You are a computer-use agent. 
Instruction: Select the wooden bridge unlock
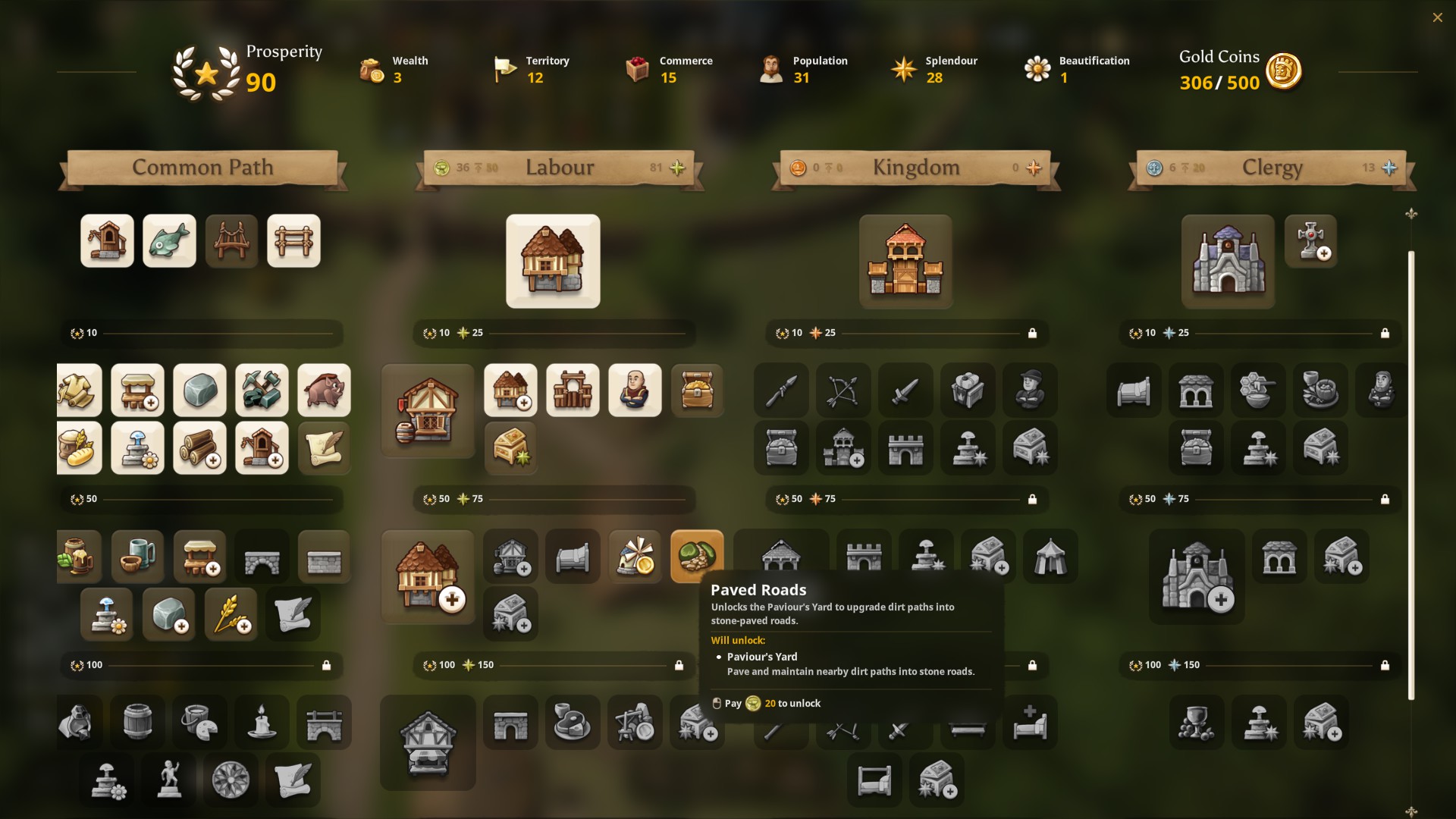coord(231,241)
